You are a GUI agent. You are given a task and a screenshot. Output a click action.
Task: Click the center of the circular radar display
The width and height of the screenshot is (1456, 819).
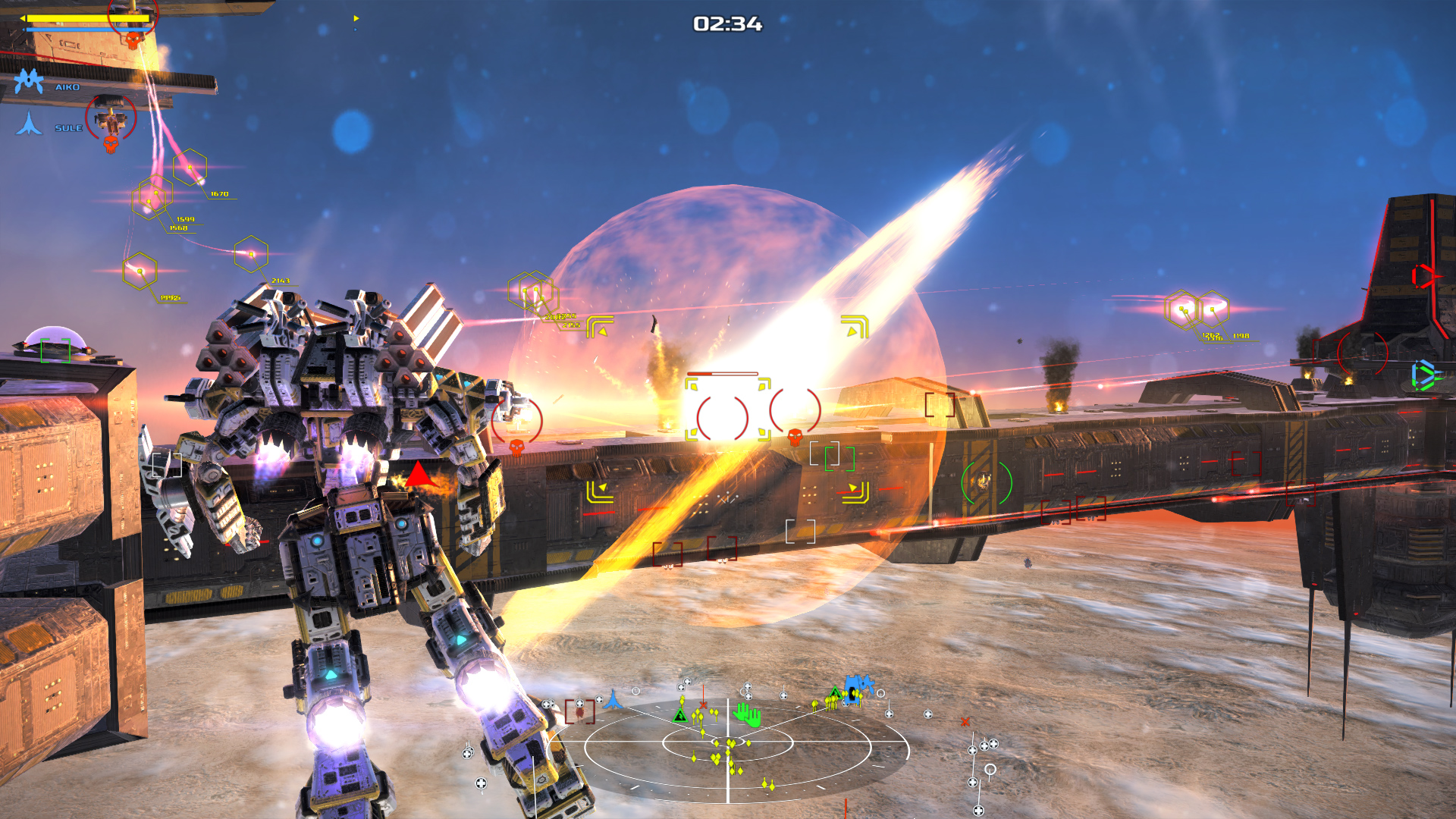728,741
